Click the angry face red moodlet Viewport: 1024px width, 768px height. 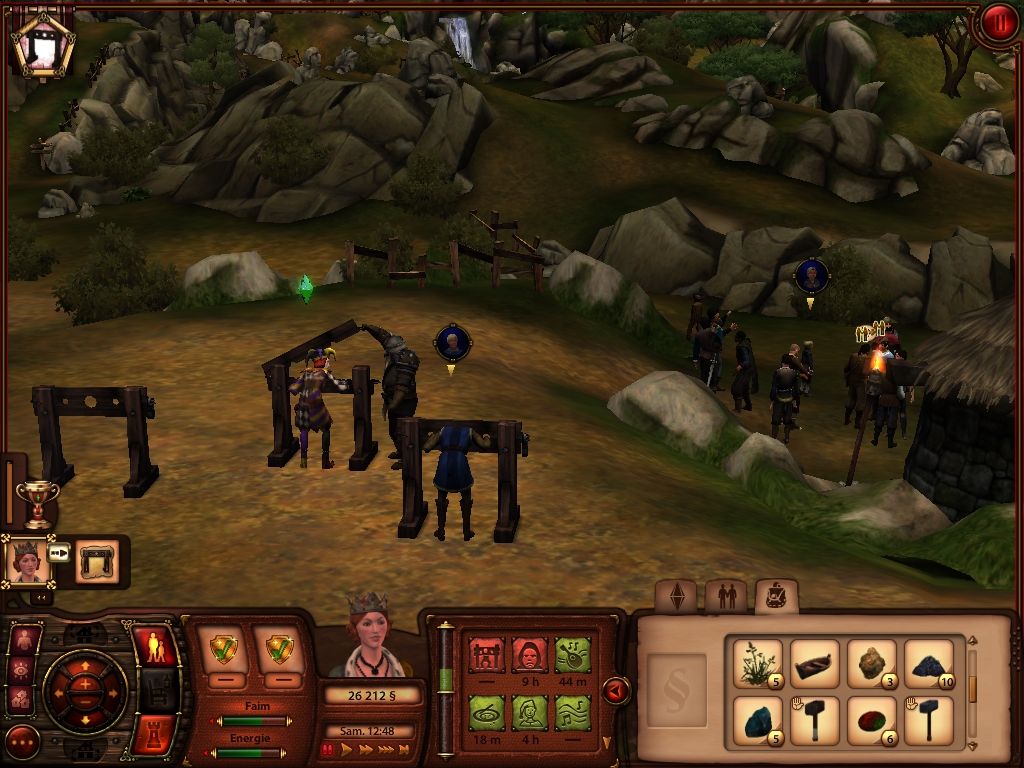[x=530, y=656]
